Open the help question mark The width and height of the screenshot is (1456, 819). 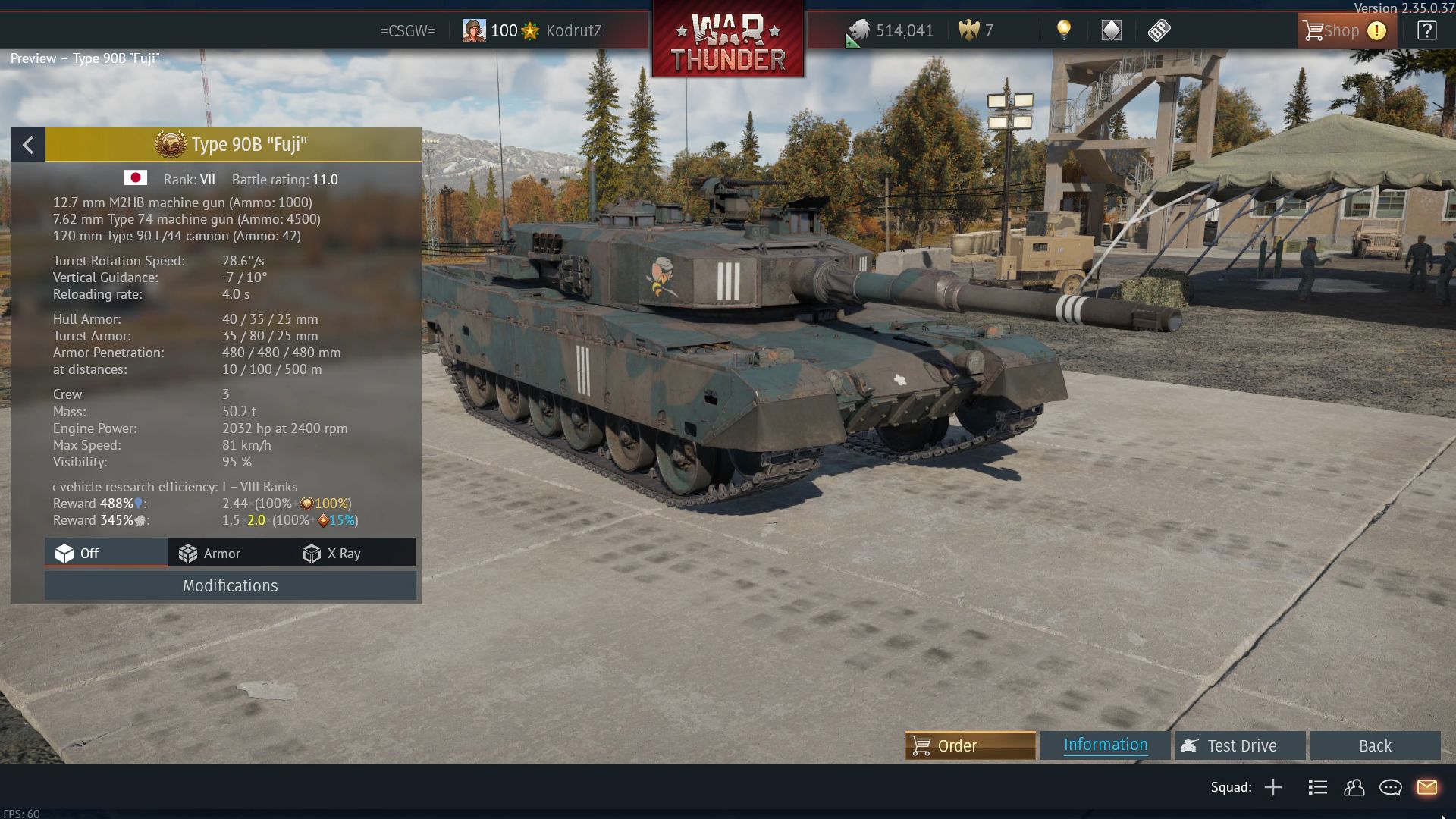[1426, 31]
